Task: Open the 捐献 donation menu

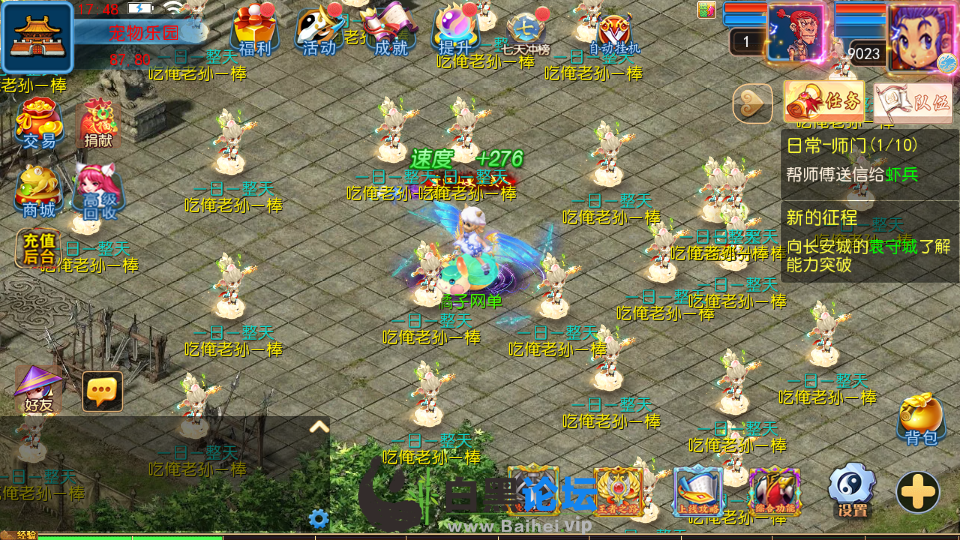Action: 98,126
